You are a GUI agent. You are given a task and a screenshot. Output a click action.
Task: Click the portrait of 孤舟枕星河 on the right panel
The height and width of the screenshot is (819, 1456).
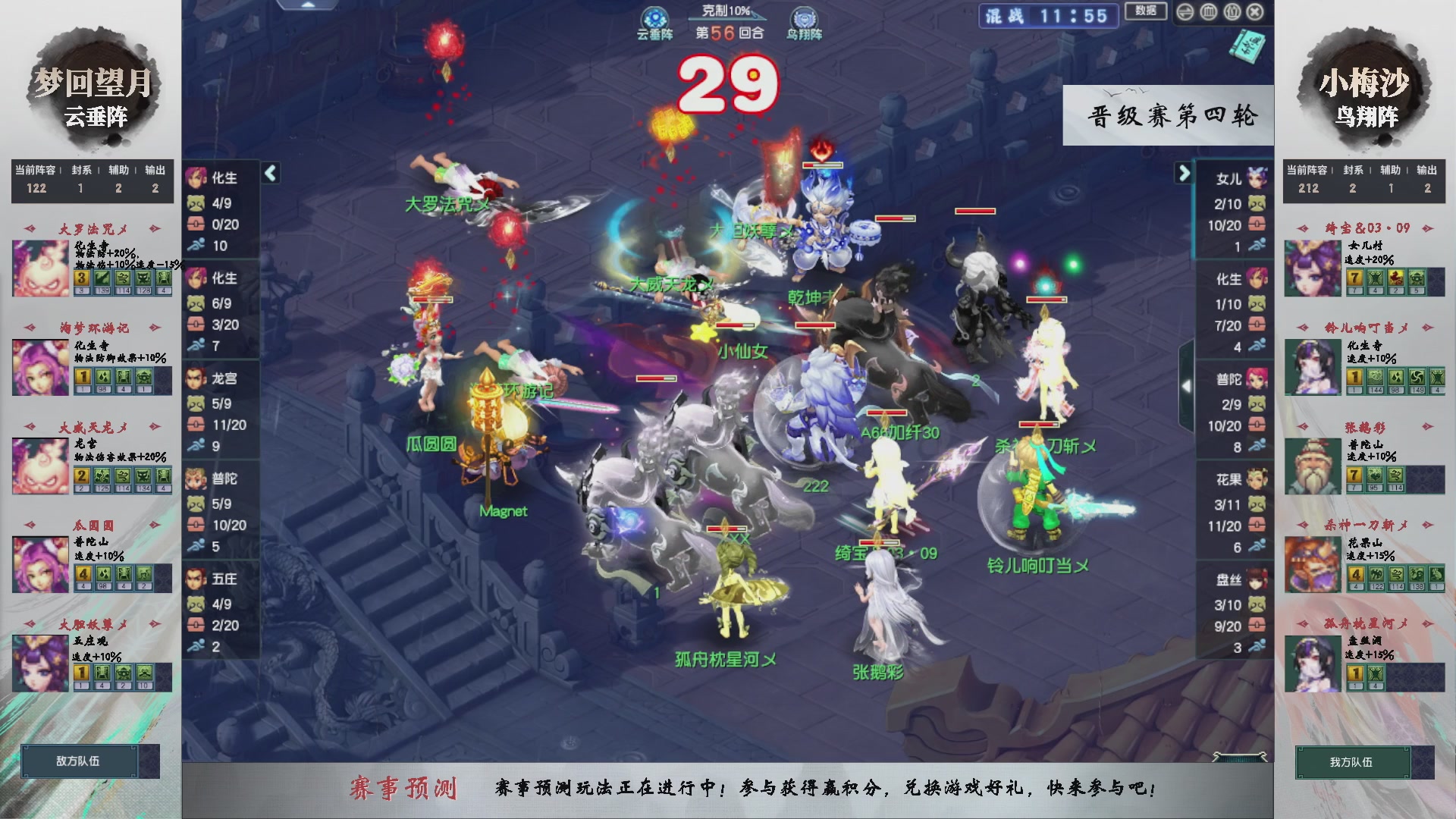1313,664
